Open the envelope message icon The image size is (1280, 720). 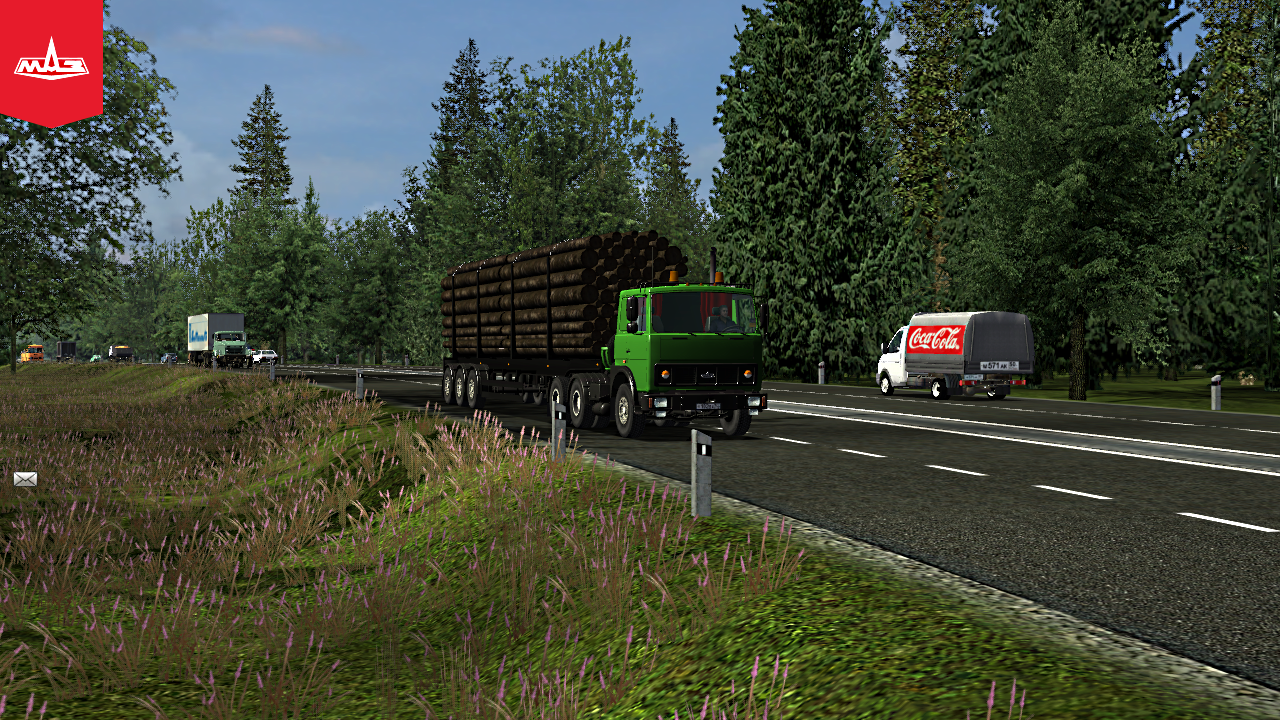click(25, 479)
